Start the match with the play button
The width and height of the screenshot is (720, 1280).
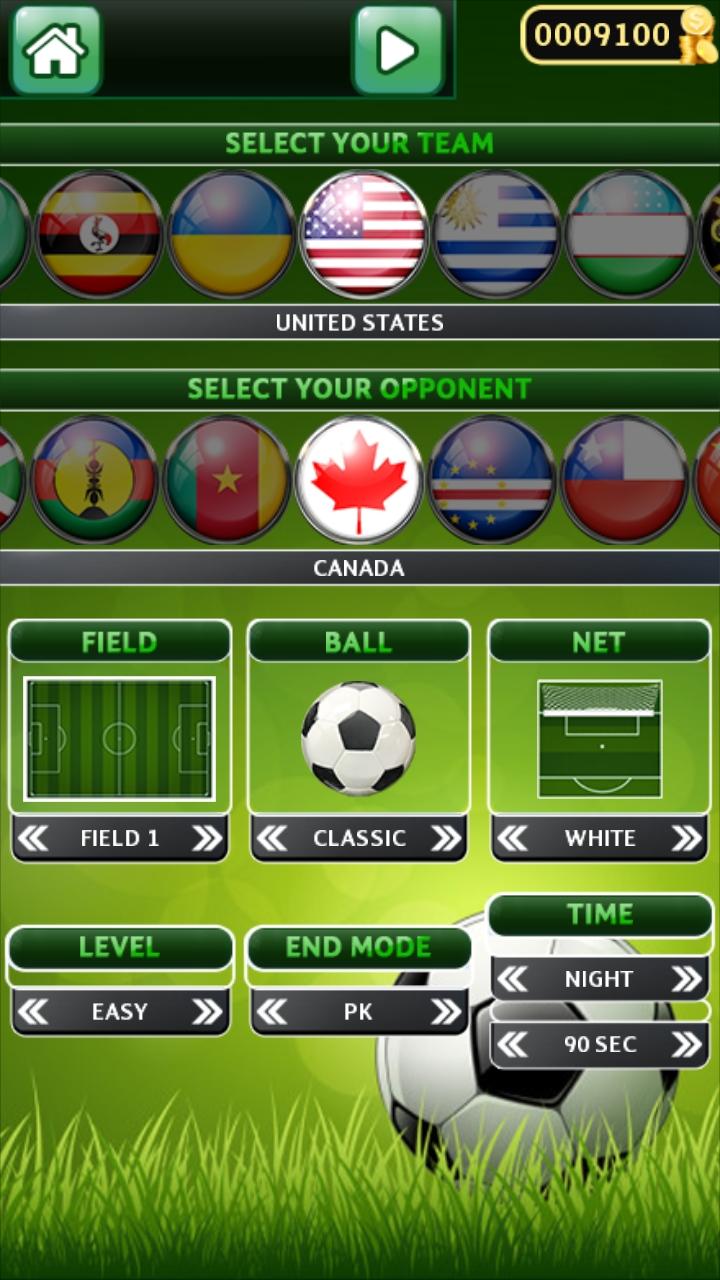[x=397, y=50]
